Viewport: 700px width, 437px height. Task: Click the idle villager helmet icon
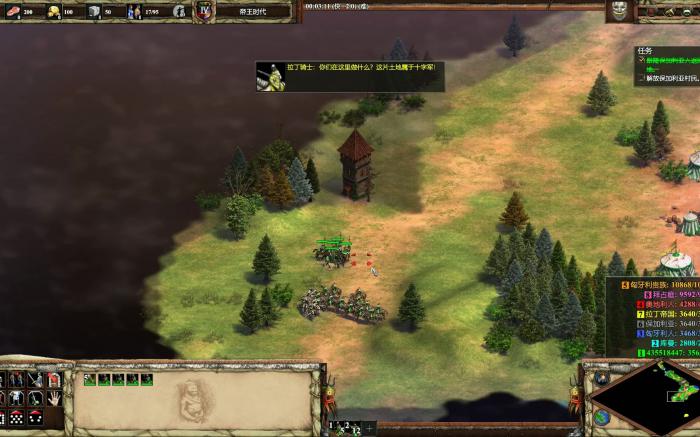[179, 12]
